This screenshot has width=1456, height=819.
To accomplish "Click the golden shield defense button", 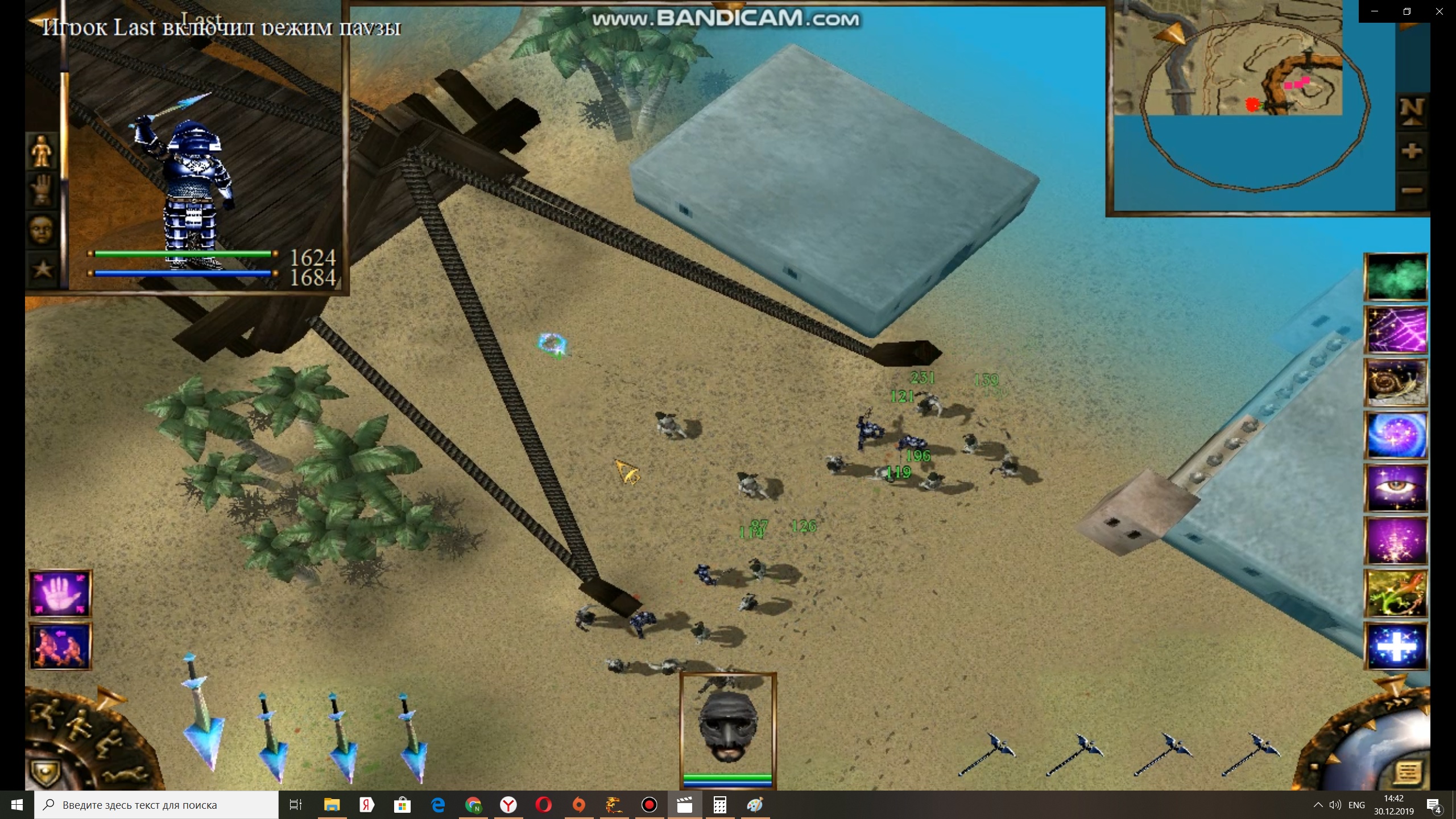I will tap(44, 773).
